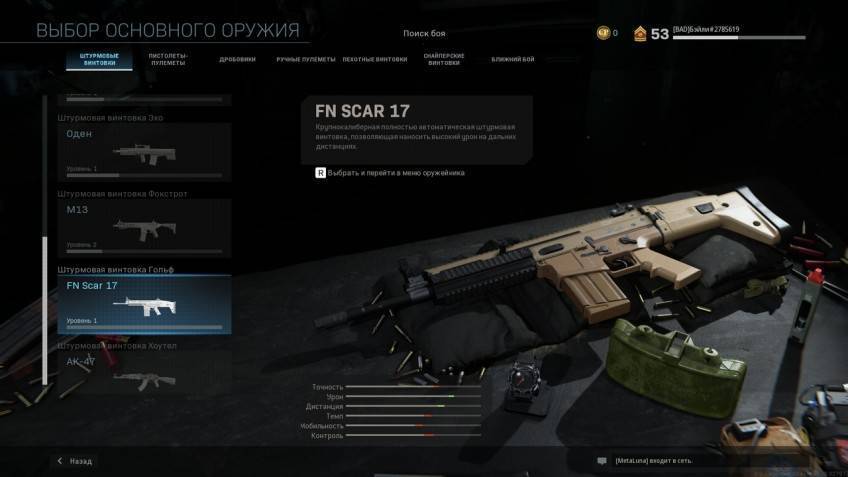Open the chat message icon
Image resolution: width=848 pixels, height=477 pixels.
click(x=602, y=461)
